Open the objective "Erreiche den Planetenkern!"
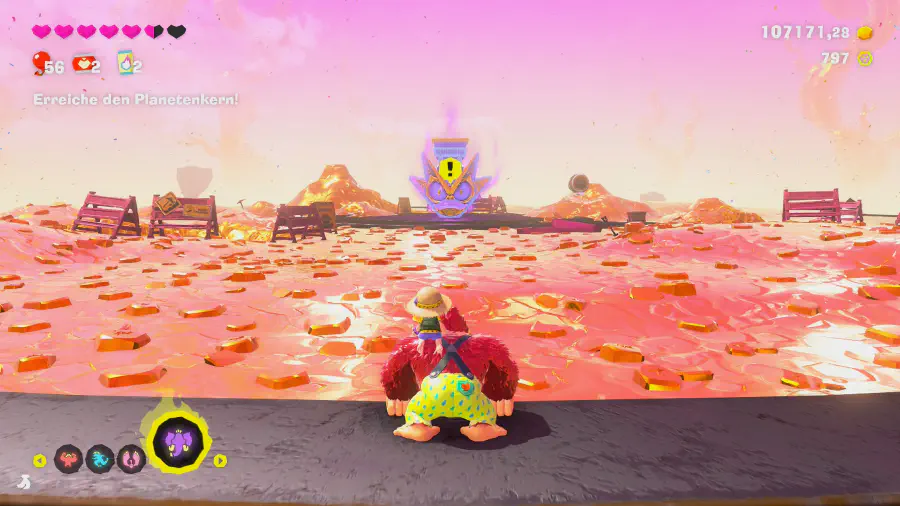This screenshot has width=900, height=506. (136, 100)
